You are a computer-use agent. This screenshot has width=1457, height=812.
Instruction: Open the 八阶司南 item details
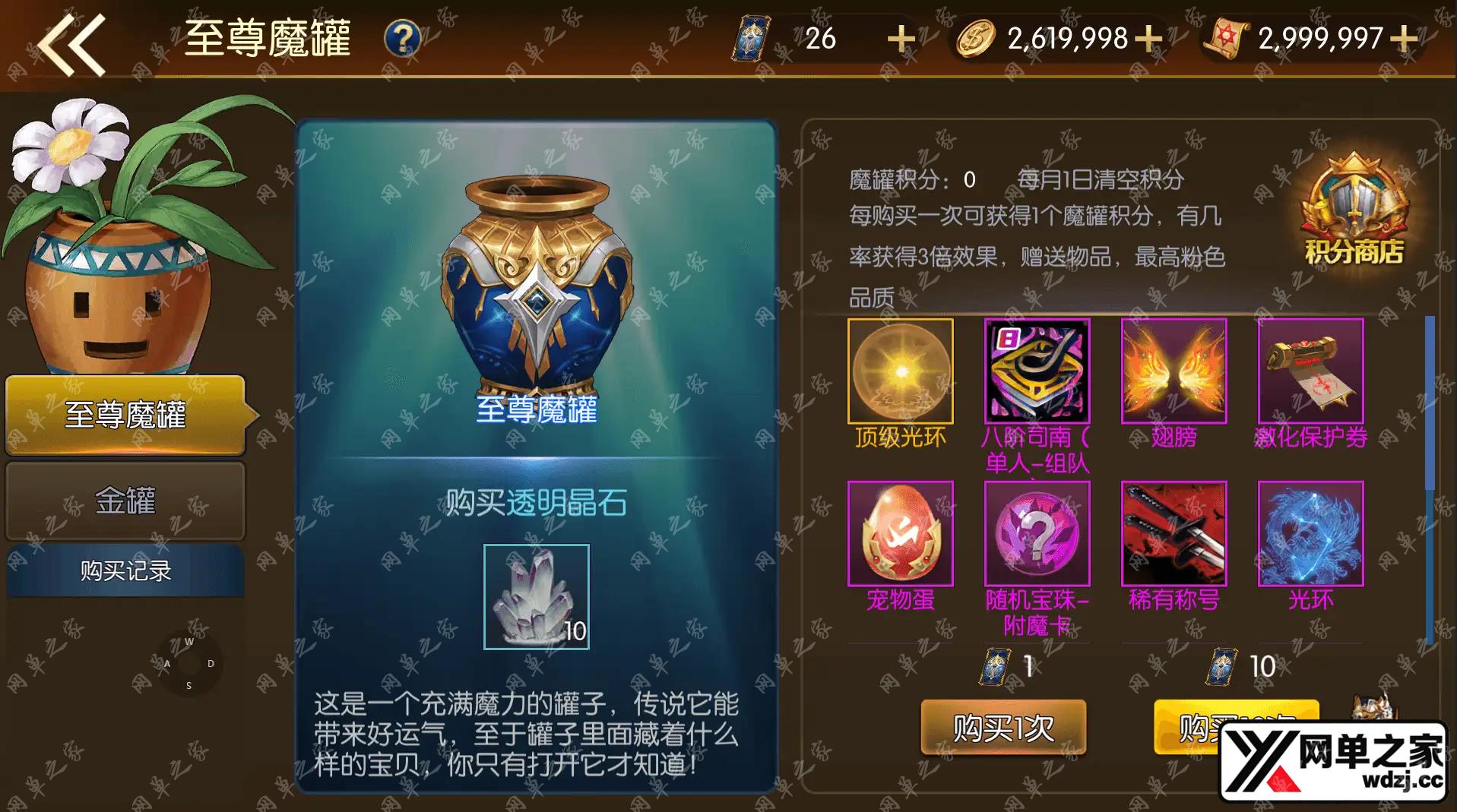coord(1037,371)
